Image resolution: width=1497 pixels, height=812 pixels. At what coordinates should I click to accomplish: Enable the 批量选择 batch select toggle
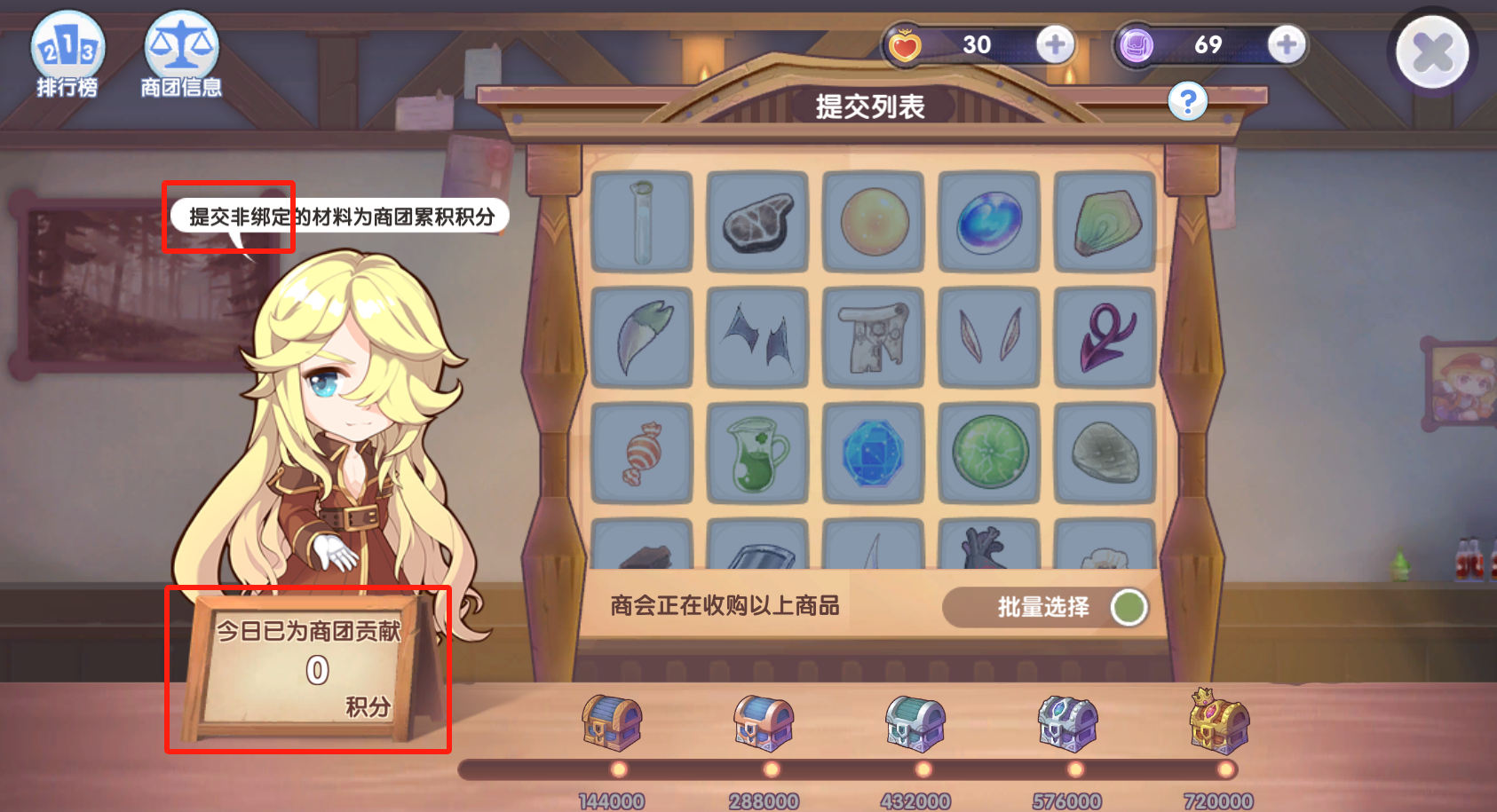[1128, 607]
